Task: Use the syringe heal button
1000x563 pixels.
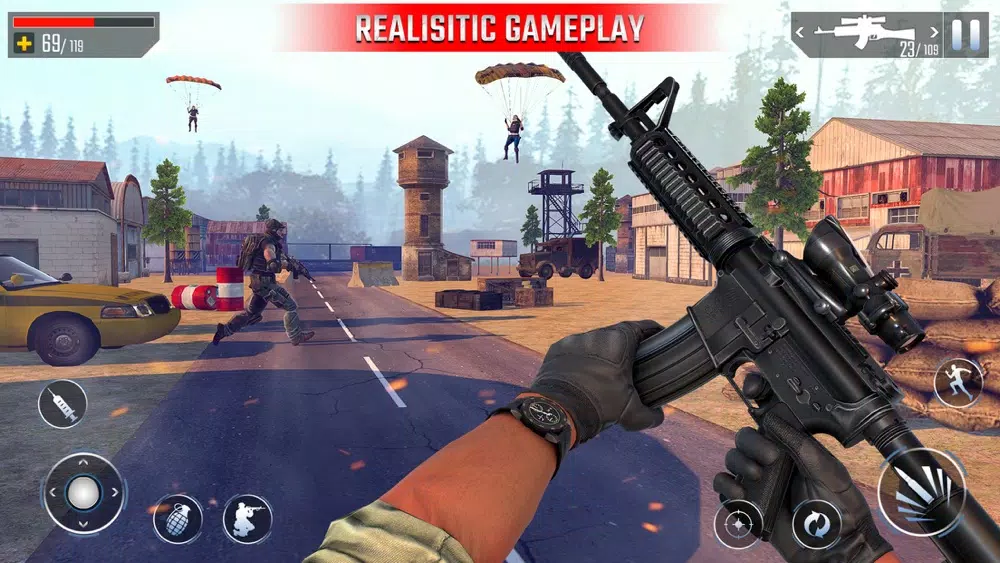Action: (x=62, y=404)
